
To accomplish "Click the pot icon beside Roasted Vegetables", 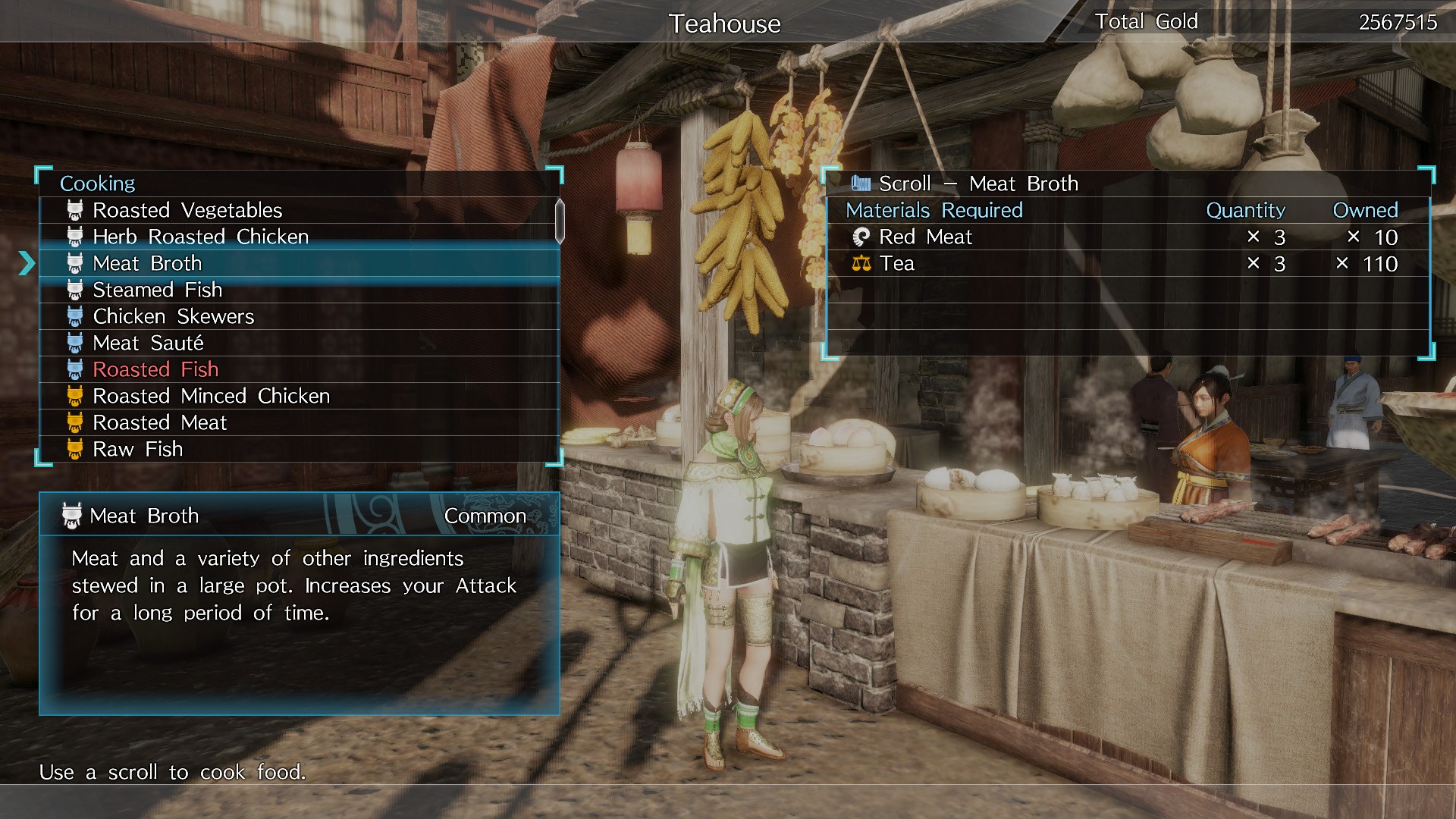I will tap(74, 210).
